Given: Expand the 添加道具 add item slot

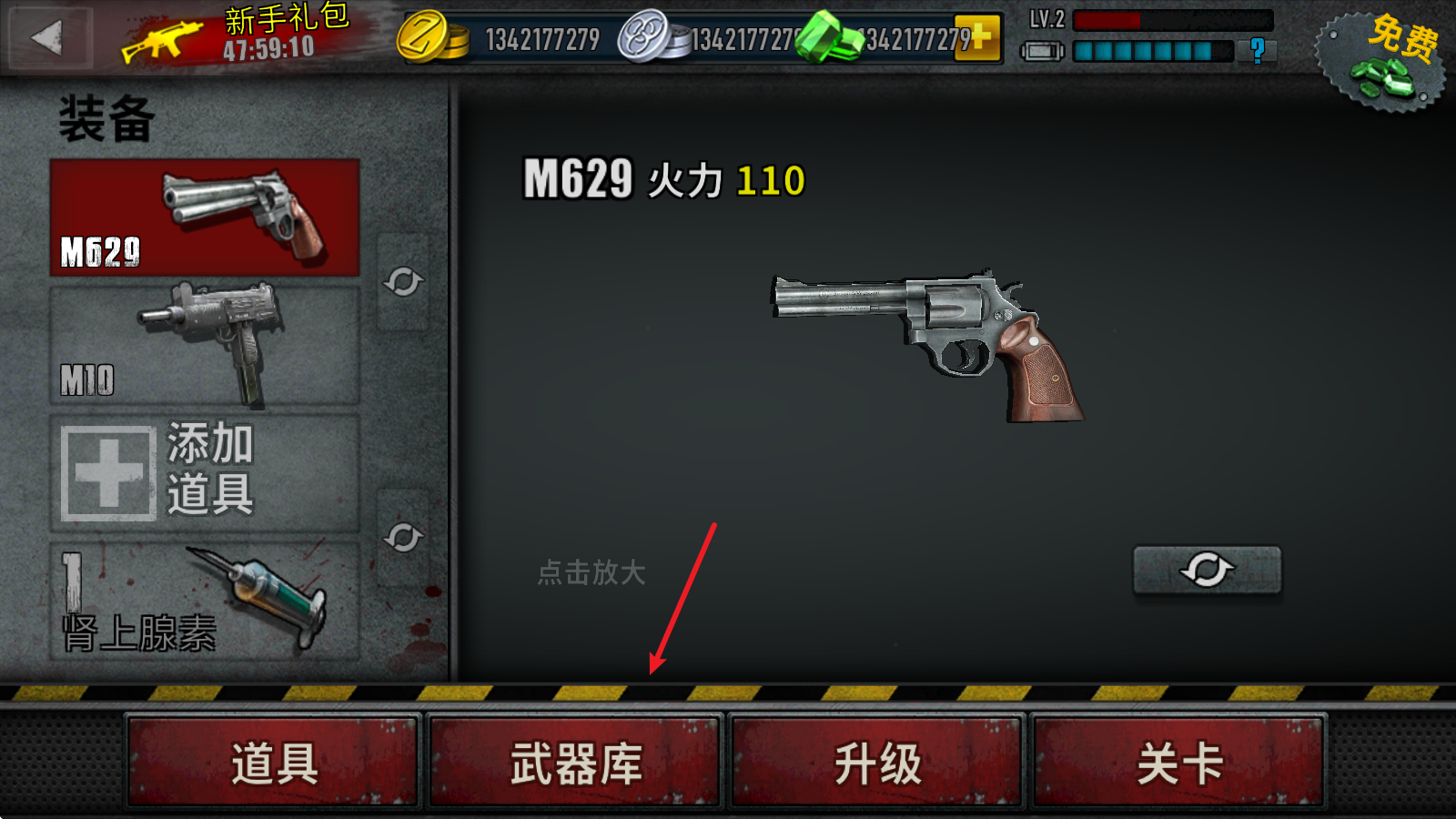Looking at the screenshot, I should [205, 471].
